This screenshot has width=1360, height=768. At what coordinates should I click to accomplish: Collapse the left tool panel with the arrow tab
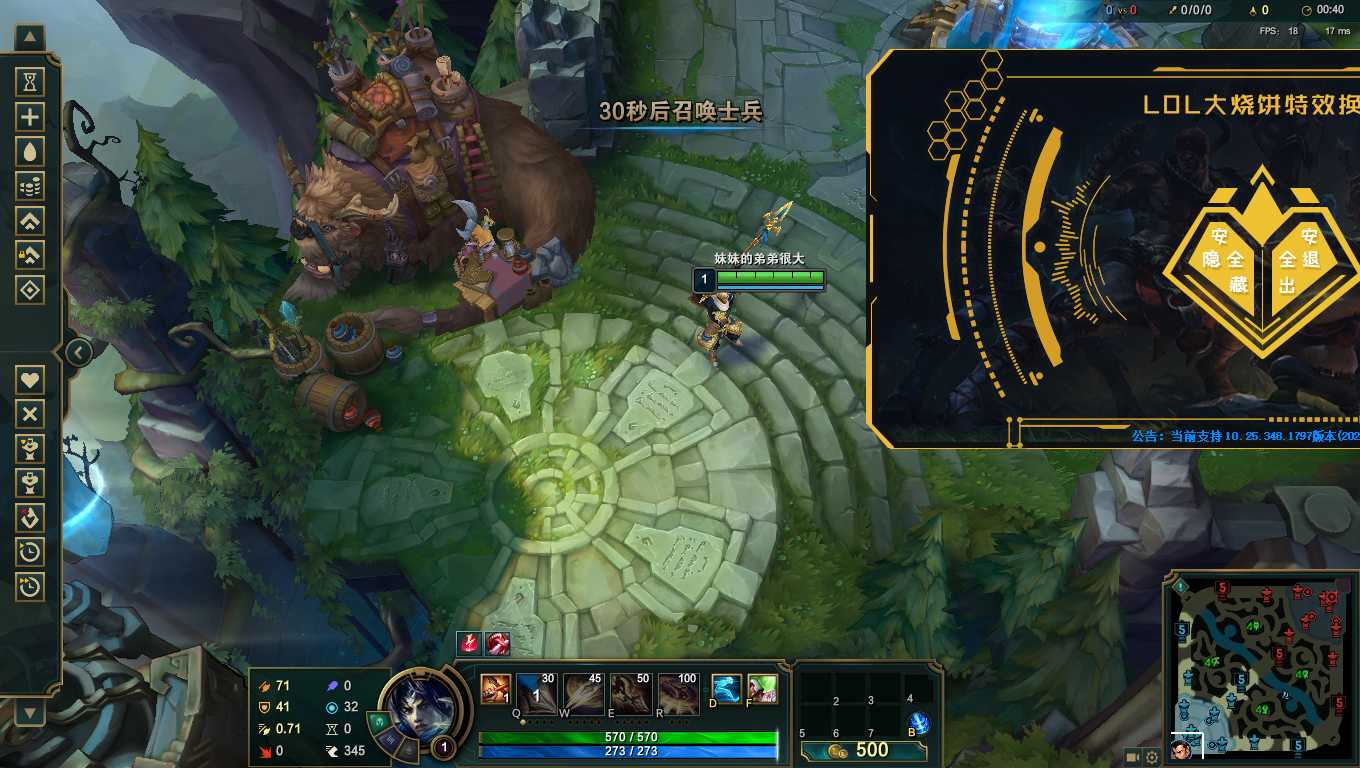78,352
